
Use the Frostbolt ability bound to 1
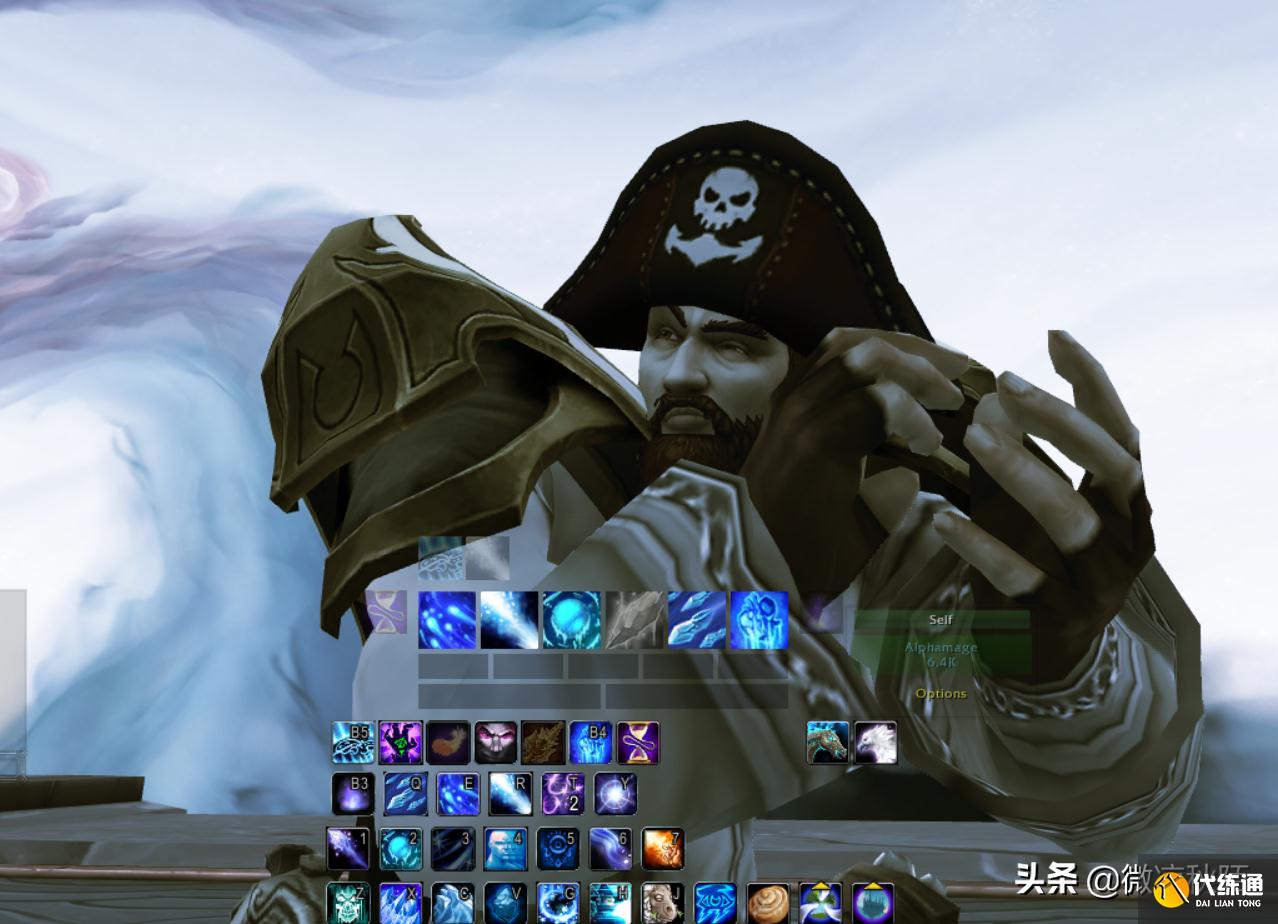pyautogui.click(x=348, y=848)
